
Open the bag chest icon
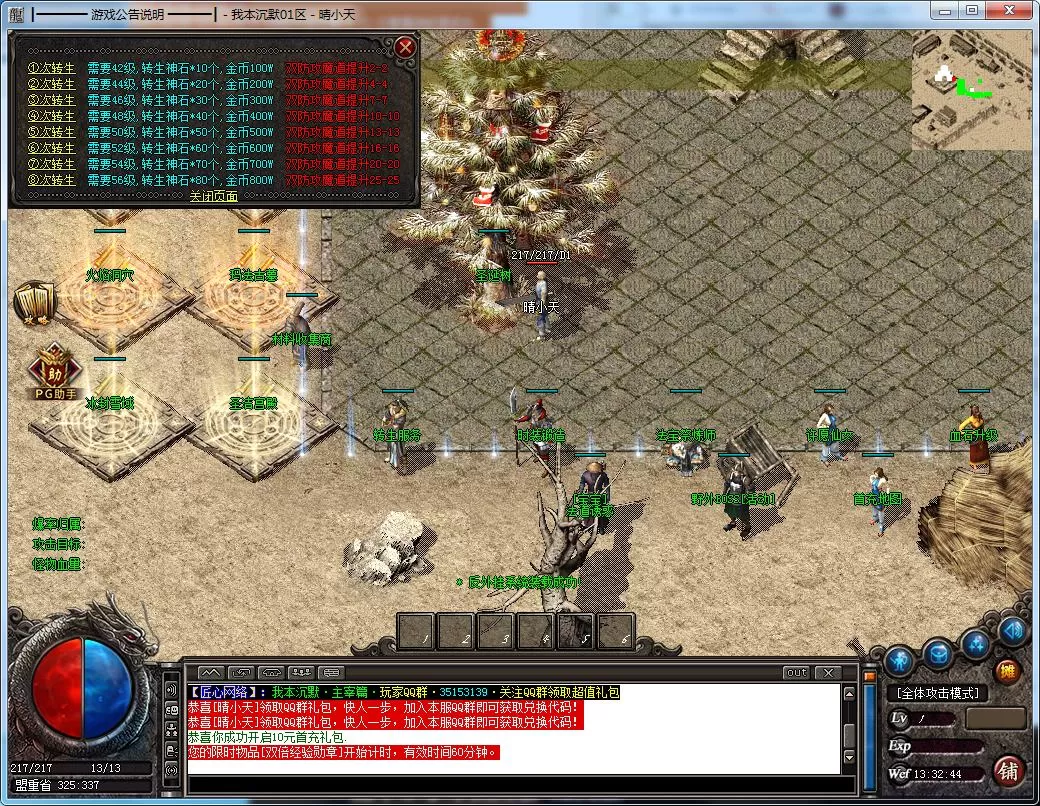point(938,654)
